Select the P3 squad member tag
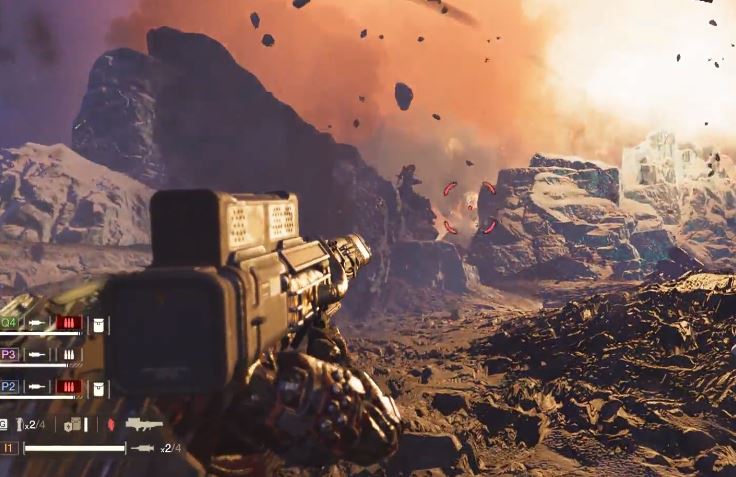This screenshot has height=477, width=736. tap(9, 354)
